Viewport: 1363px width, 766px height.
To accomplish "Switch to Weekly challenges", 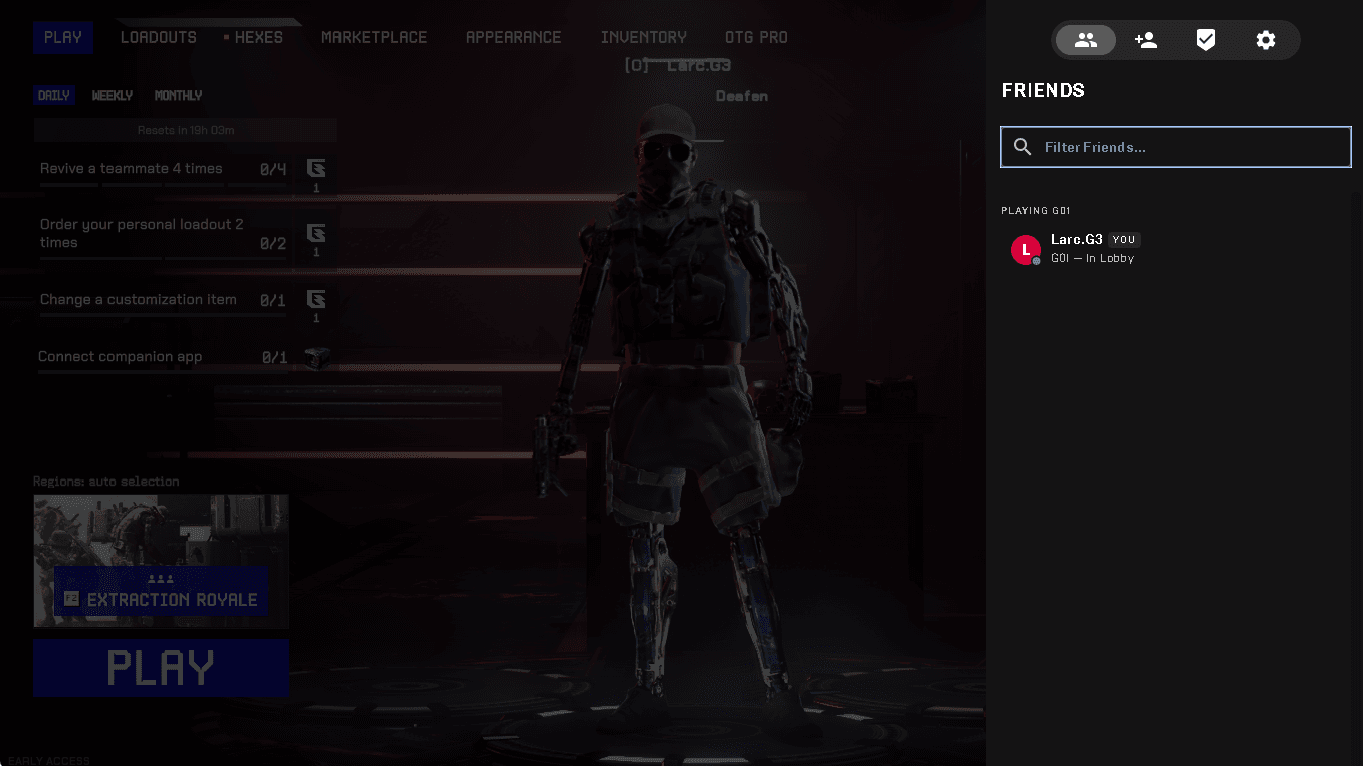I will pos(112,96).
